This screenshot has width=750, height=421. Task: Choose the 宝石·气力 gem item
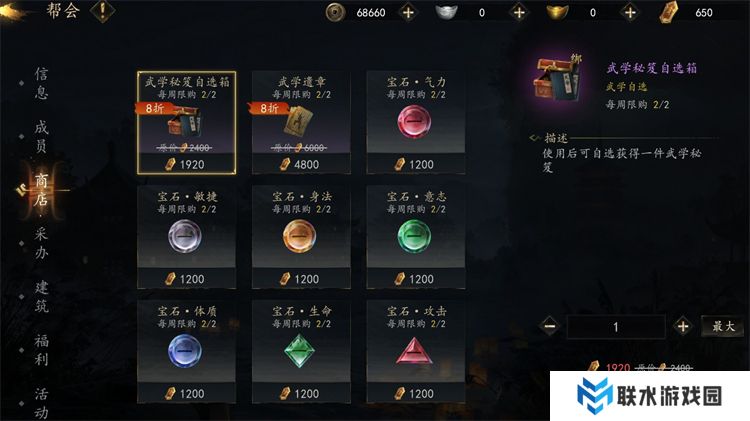pos(416,121)
